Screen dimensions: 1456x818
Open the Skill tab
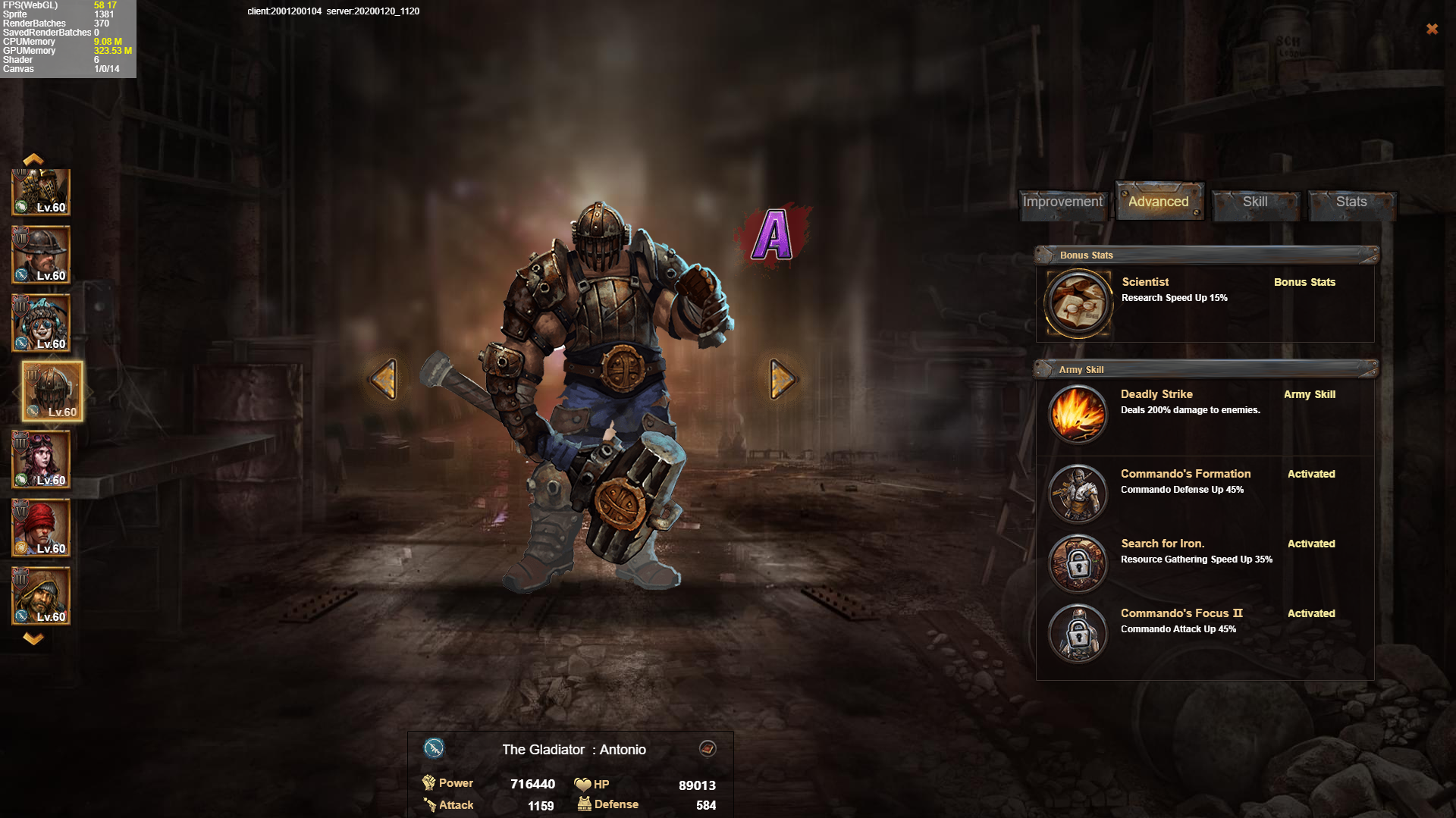pyautogui.click(x=1255, y=202)
